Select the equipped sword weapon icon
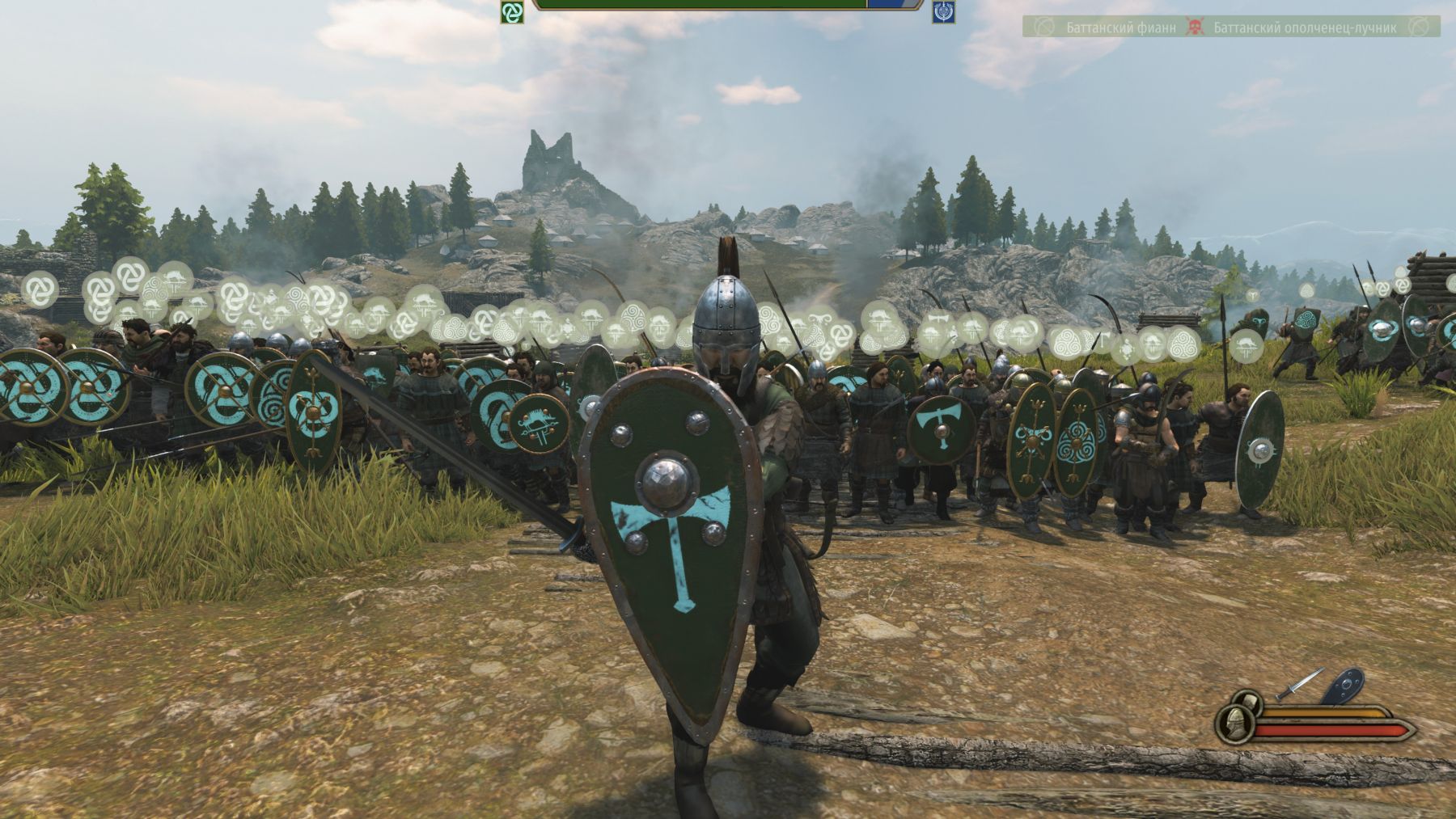 click(x=1300, y=684)
